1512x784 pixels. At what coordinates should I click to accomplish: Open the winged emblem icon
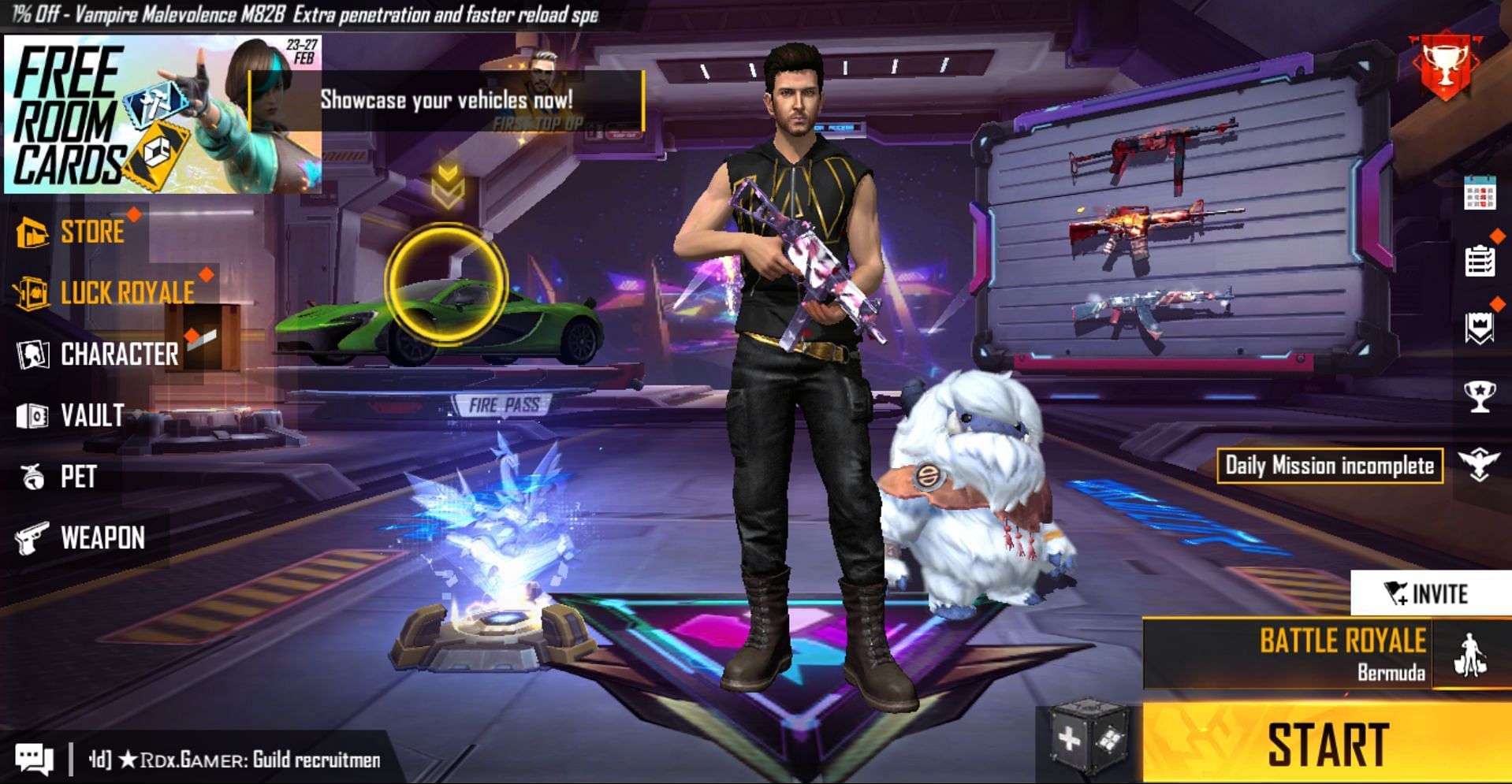pyautogui.click(x=1478, y=465)
